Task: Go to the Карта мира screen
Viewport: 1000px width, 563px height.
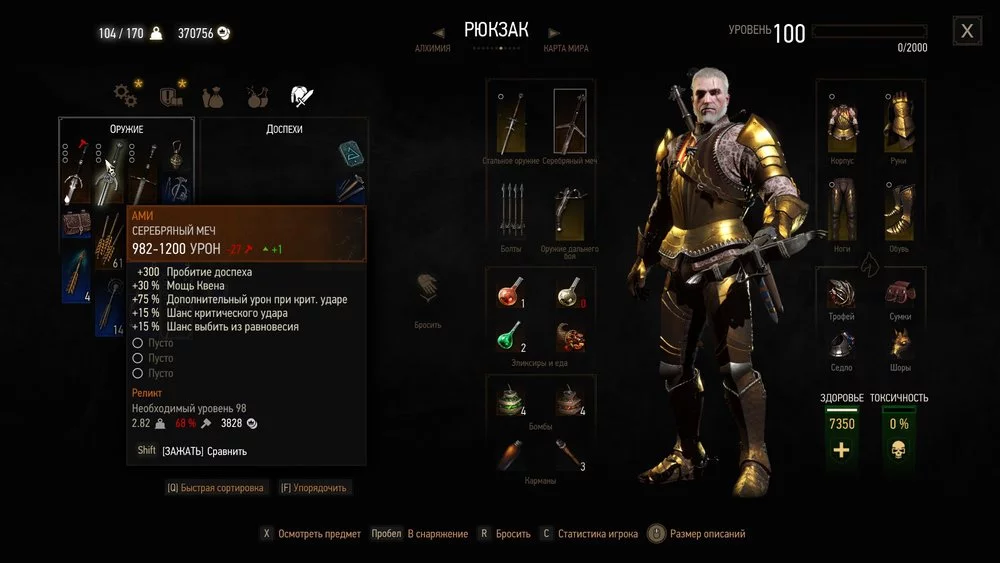Action: tap(564, 48)
